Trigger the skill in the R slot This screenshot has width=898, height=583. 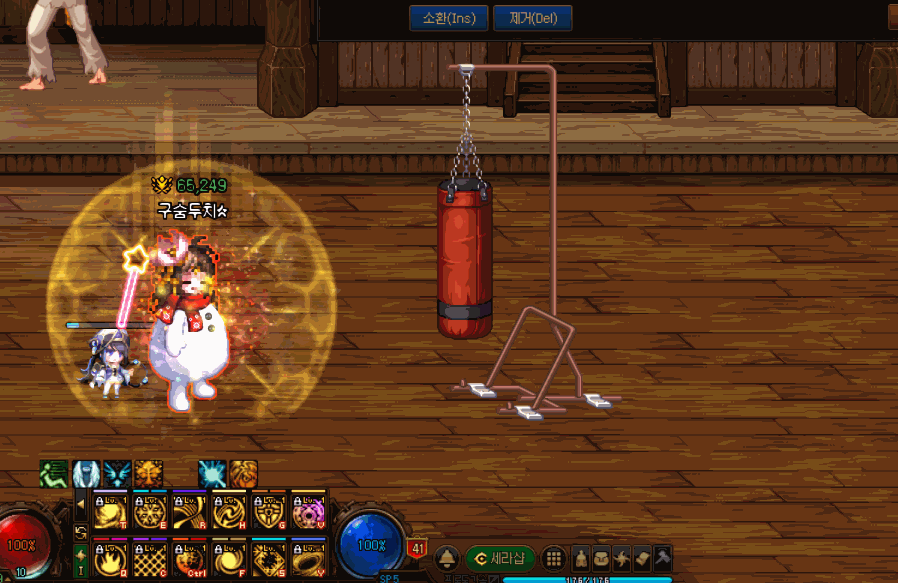pyautogui.click(x=189, y=511)
